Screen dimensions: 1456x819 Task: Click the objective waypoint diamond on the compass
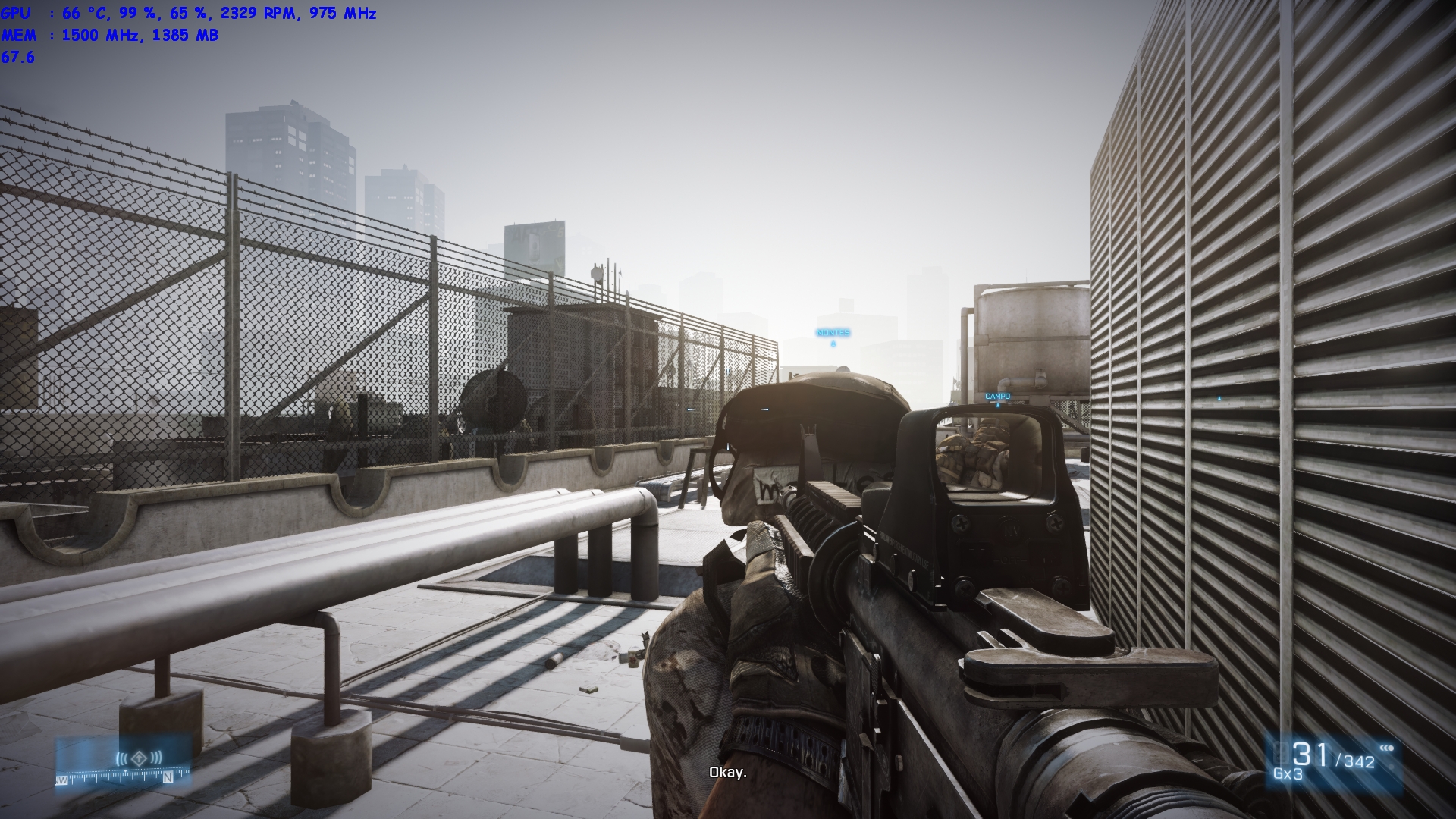[x=139, y=758]
